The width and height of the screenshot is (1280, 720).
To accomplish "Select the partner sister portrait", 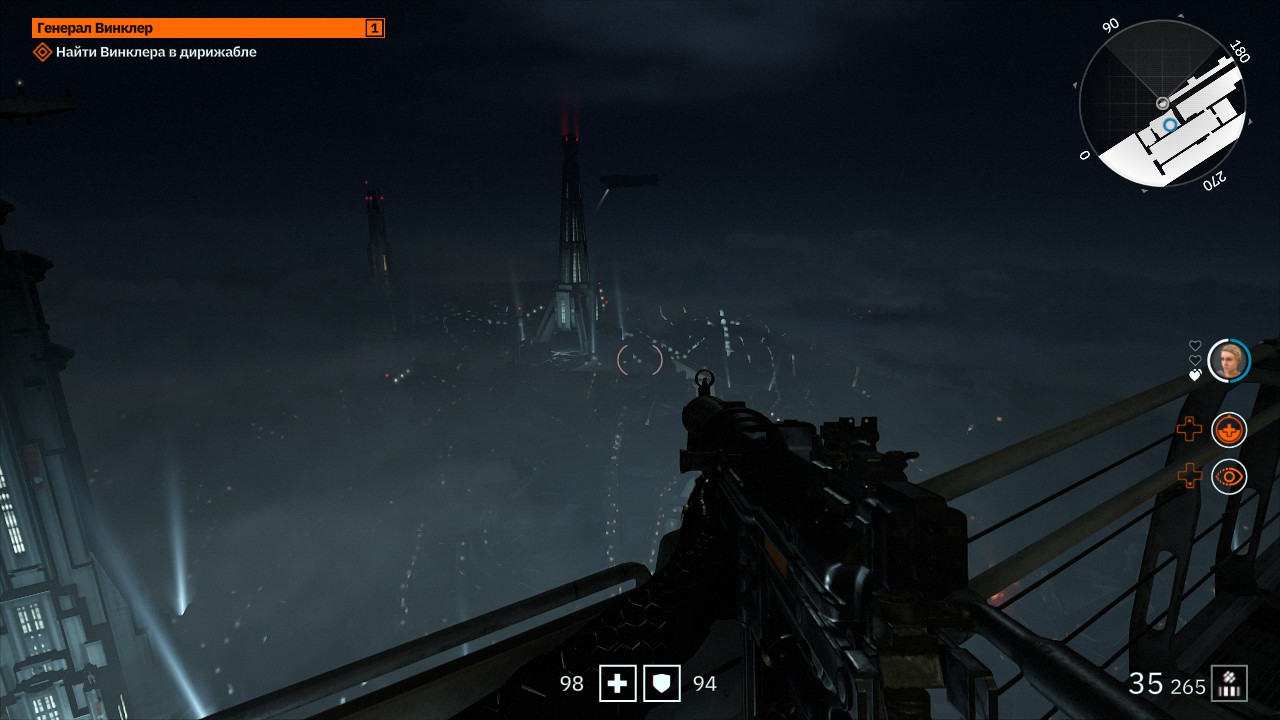I will [1229, 361].
